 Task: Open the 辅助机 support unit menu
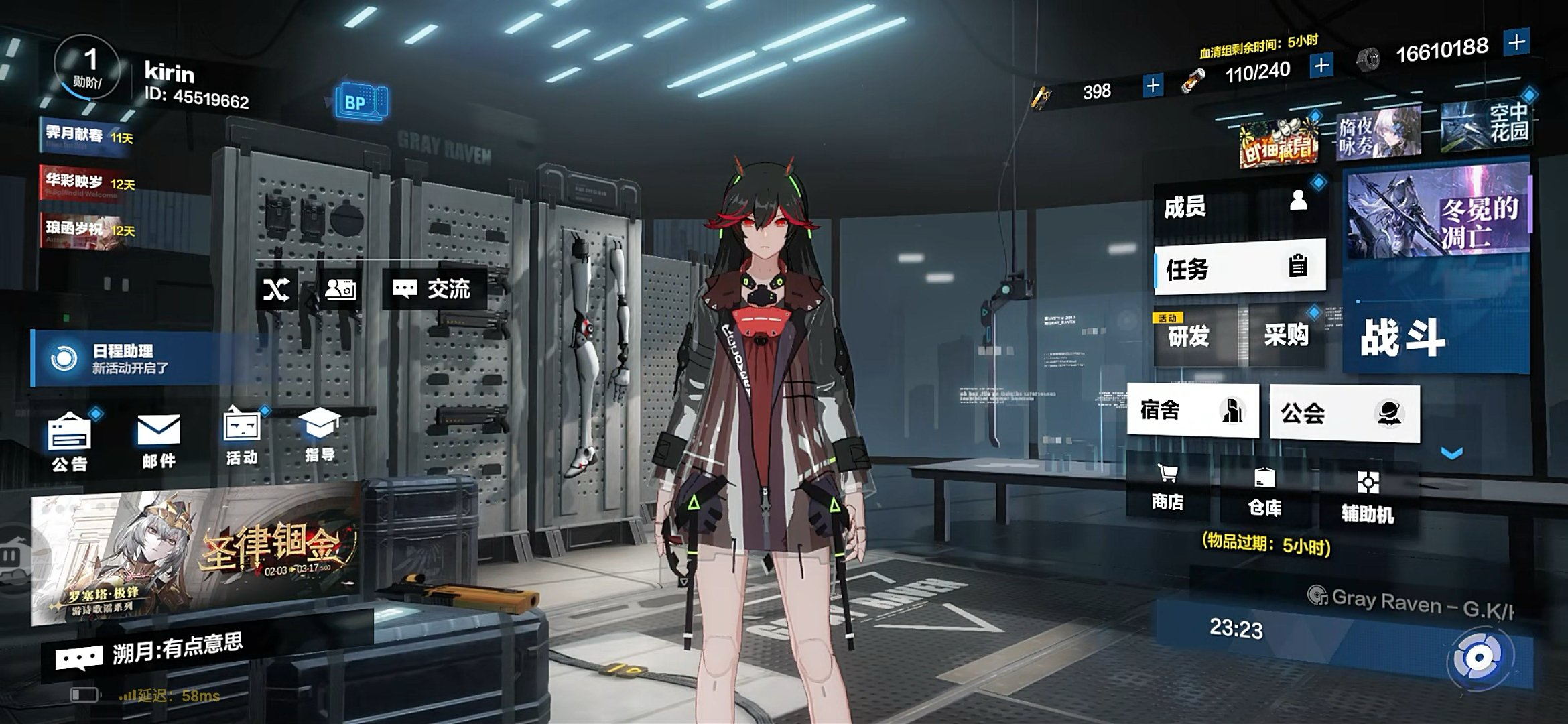[x=1368, y=496]
